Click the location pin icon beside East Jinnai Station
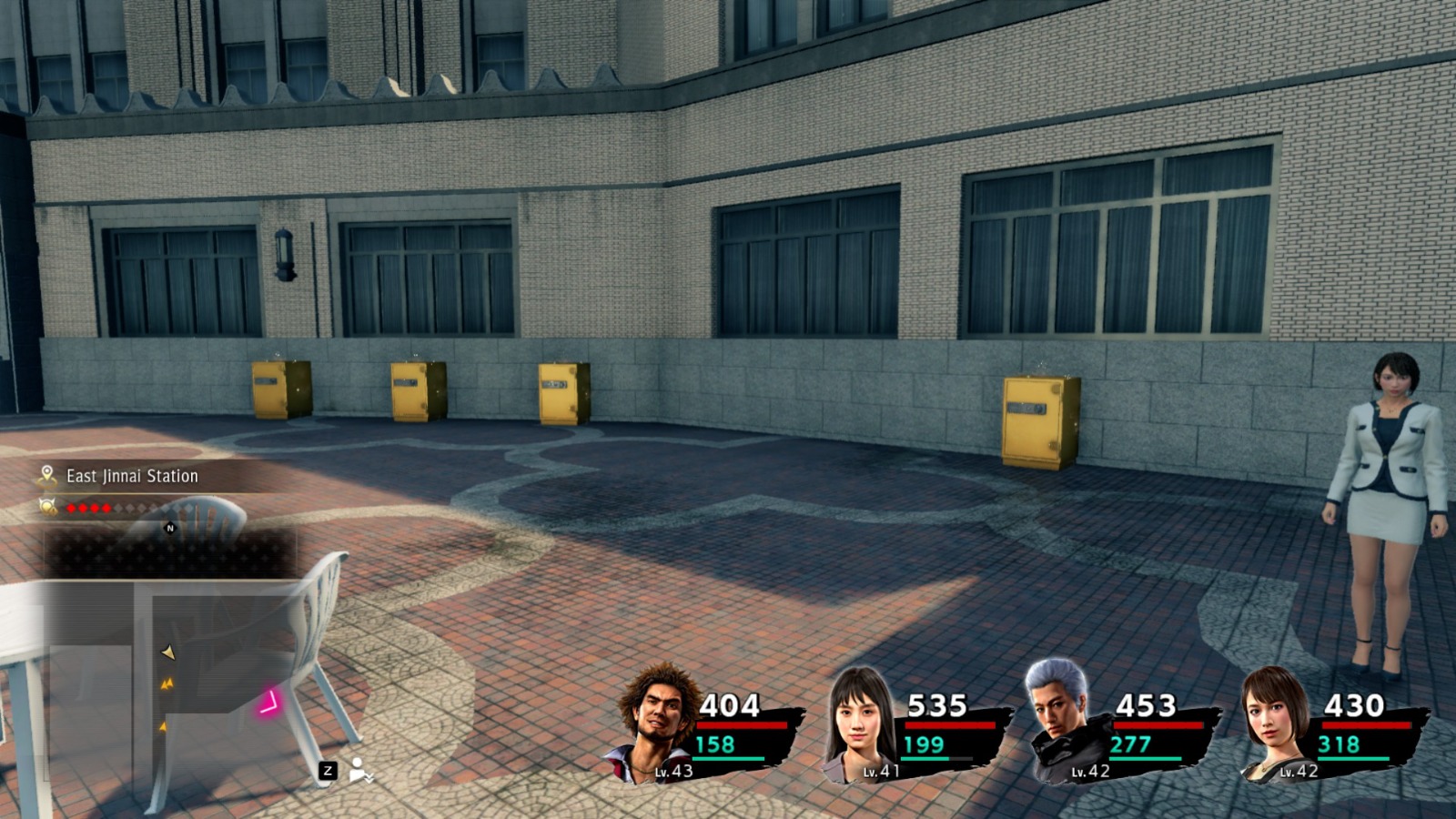The height and width of the screenshot is (819, 1456). (x=46, y=474)
